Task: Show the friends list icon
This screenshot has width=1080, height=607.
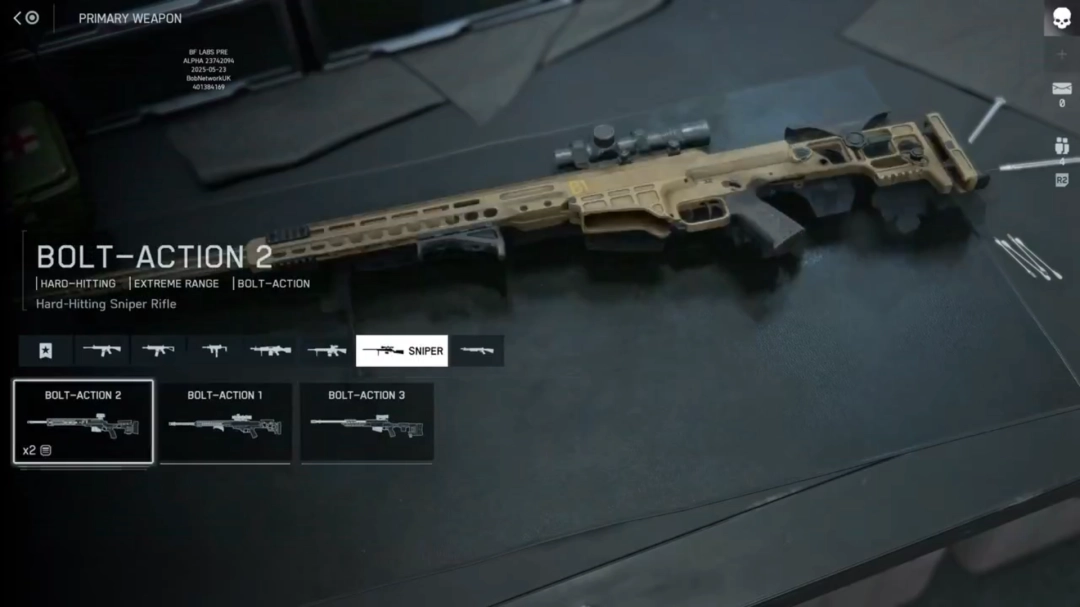Action: click(1061, 146)
